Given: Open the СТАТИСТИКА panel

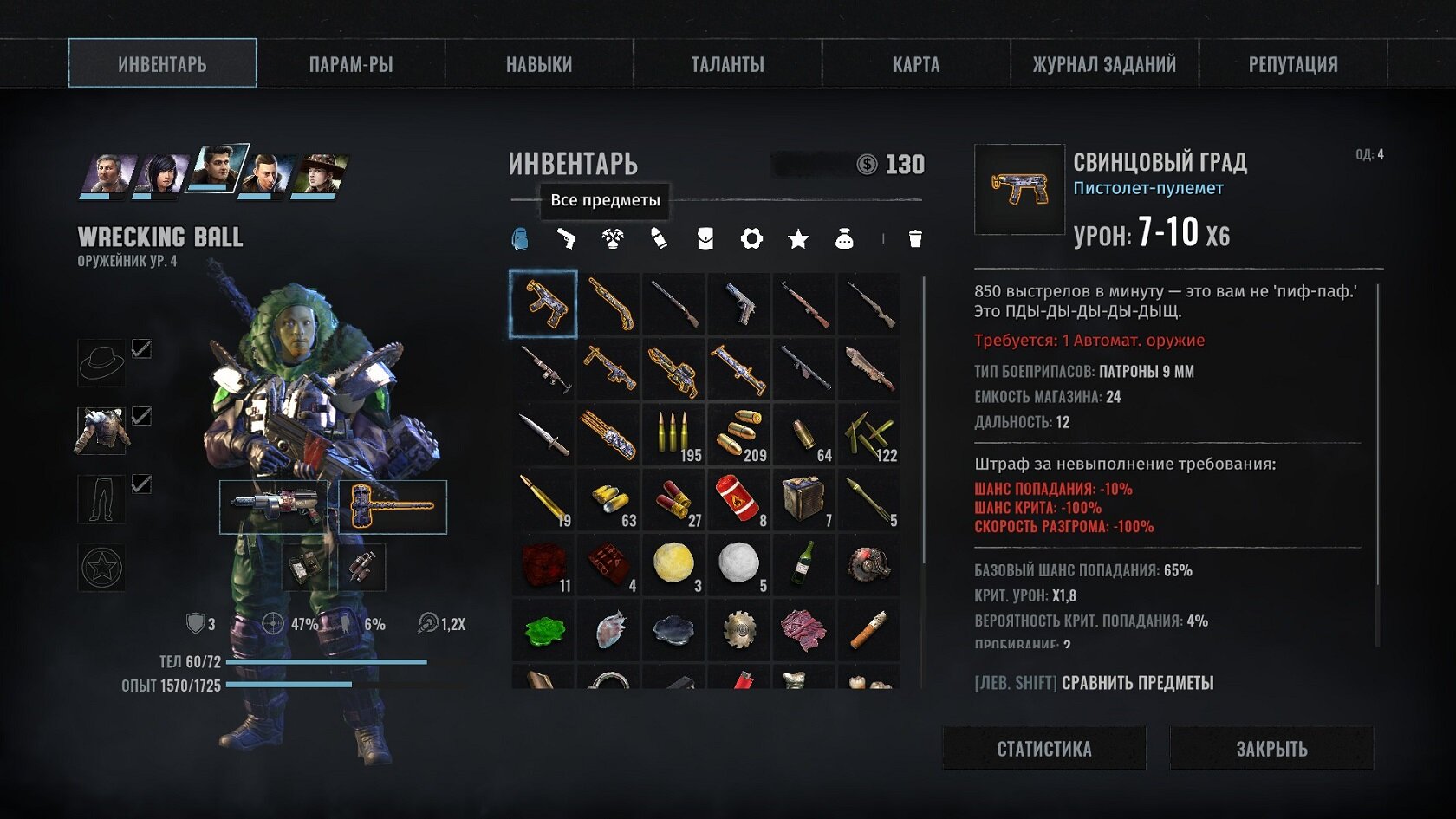Looking at the screenshot, I should [x=1043, y=749].
